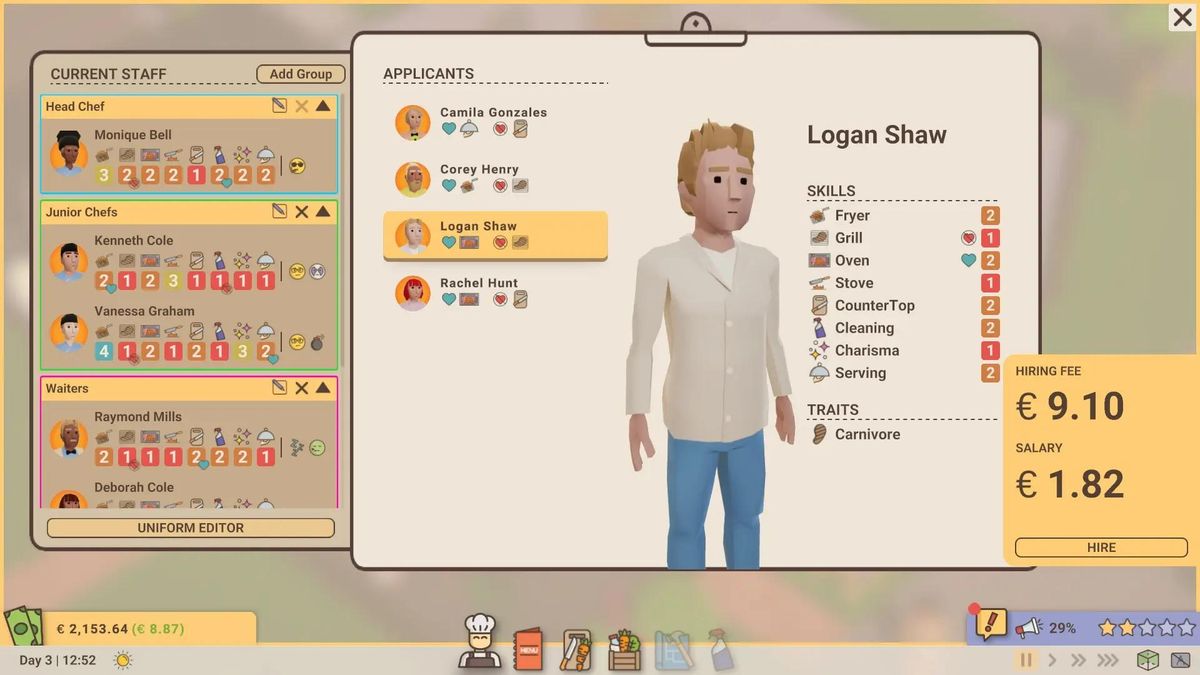1200x675 pixels.
Task: Select applicant Camila Gonzales
Action: point(494,121)
